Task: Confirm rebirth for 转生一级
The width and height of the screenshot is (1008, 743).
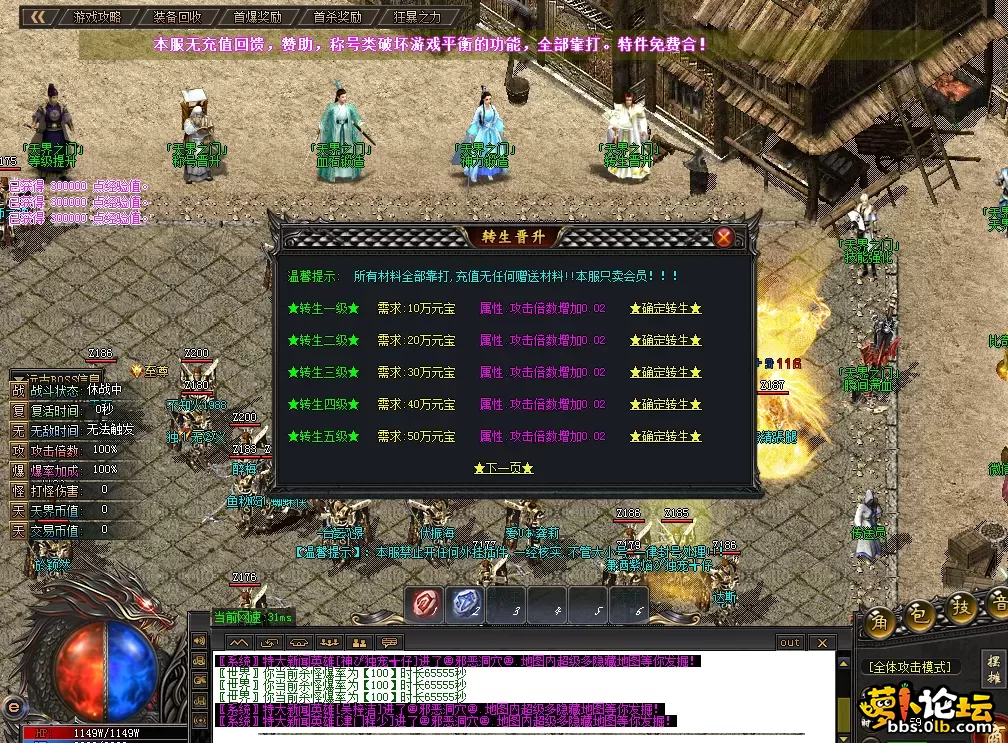Action: coord(665,309)
